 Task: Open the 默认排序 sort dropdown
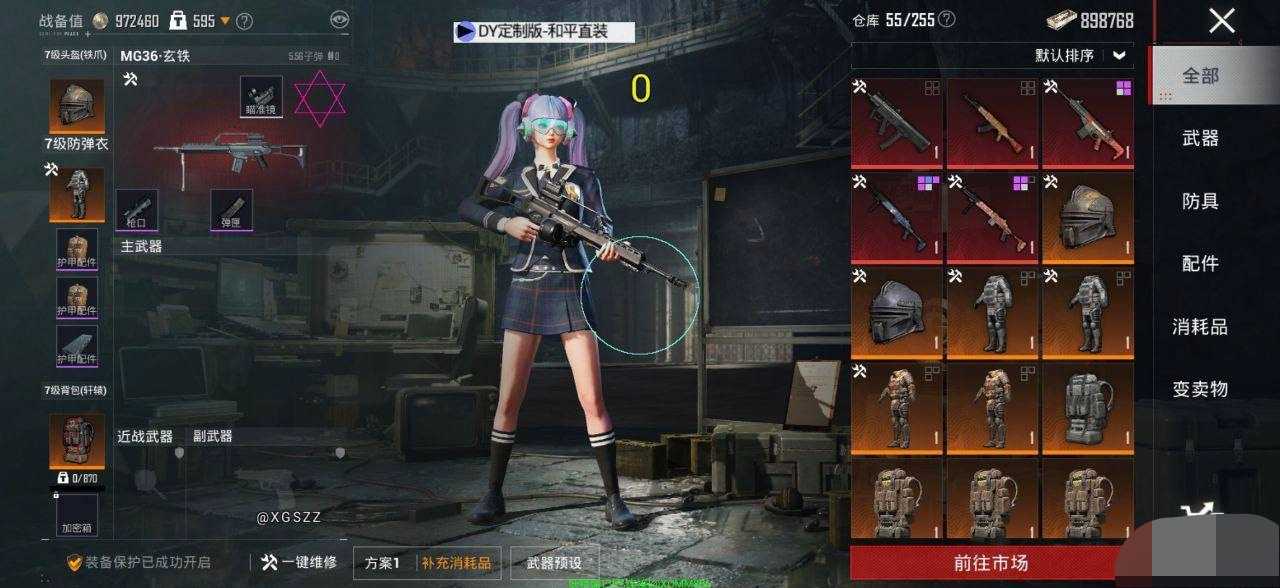pyautogui.click(x=1080, y=56)
